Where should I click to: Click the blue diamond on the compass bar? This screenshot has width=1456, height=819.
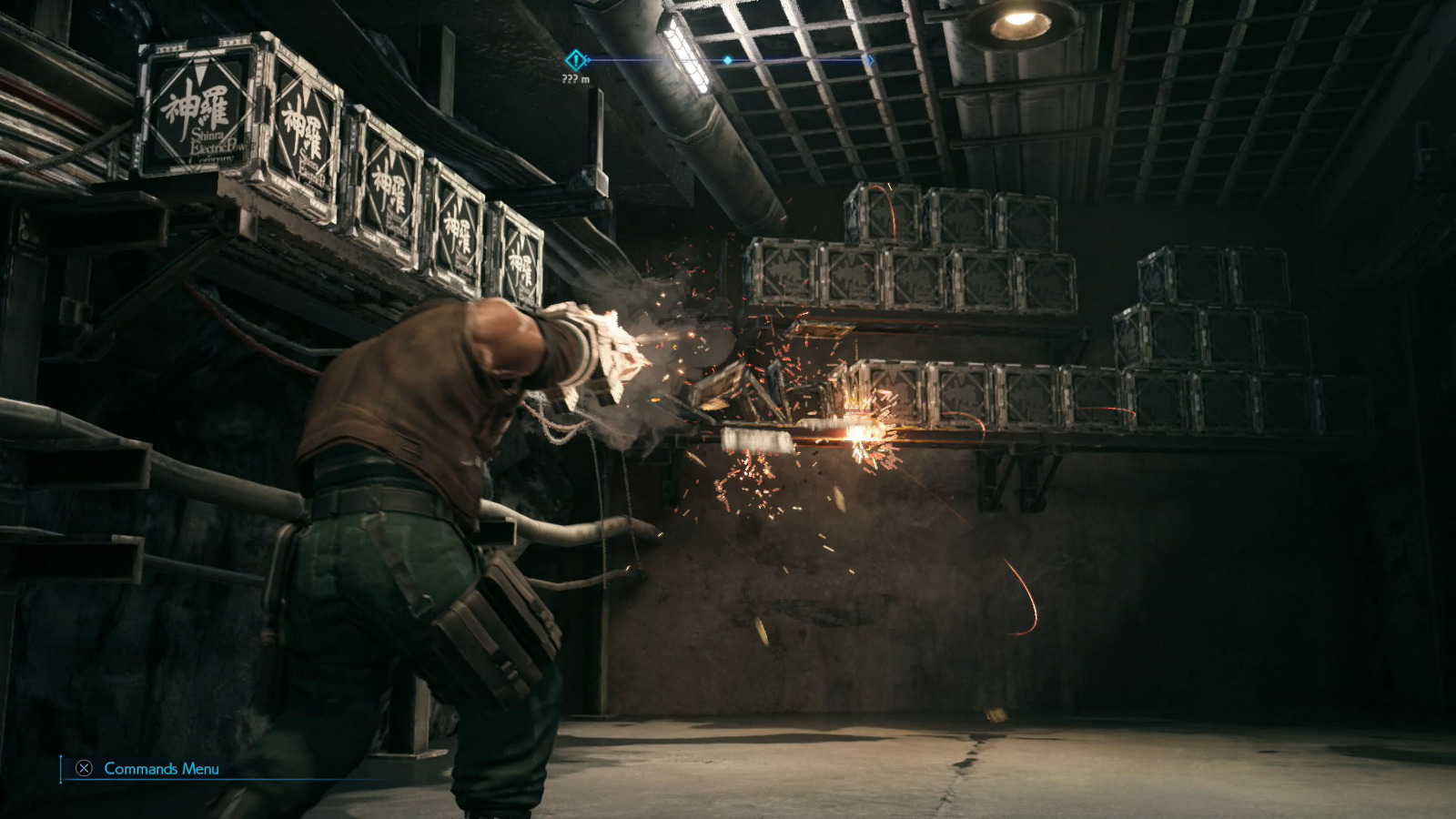click(x=728, y=60)
